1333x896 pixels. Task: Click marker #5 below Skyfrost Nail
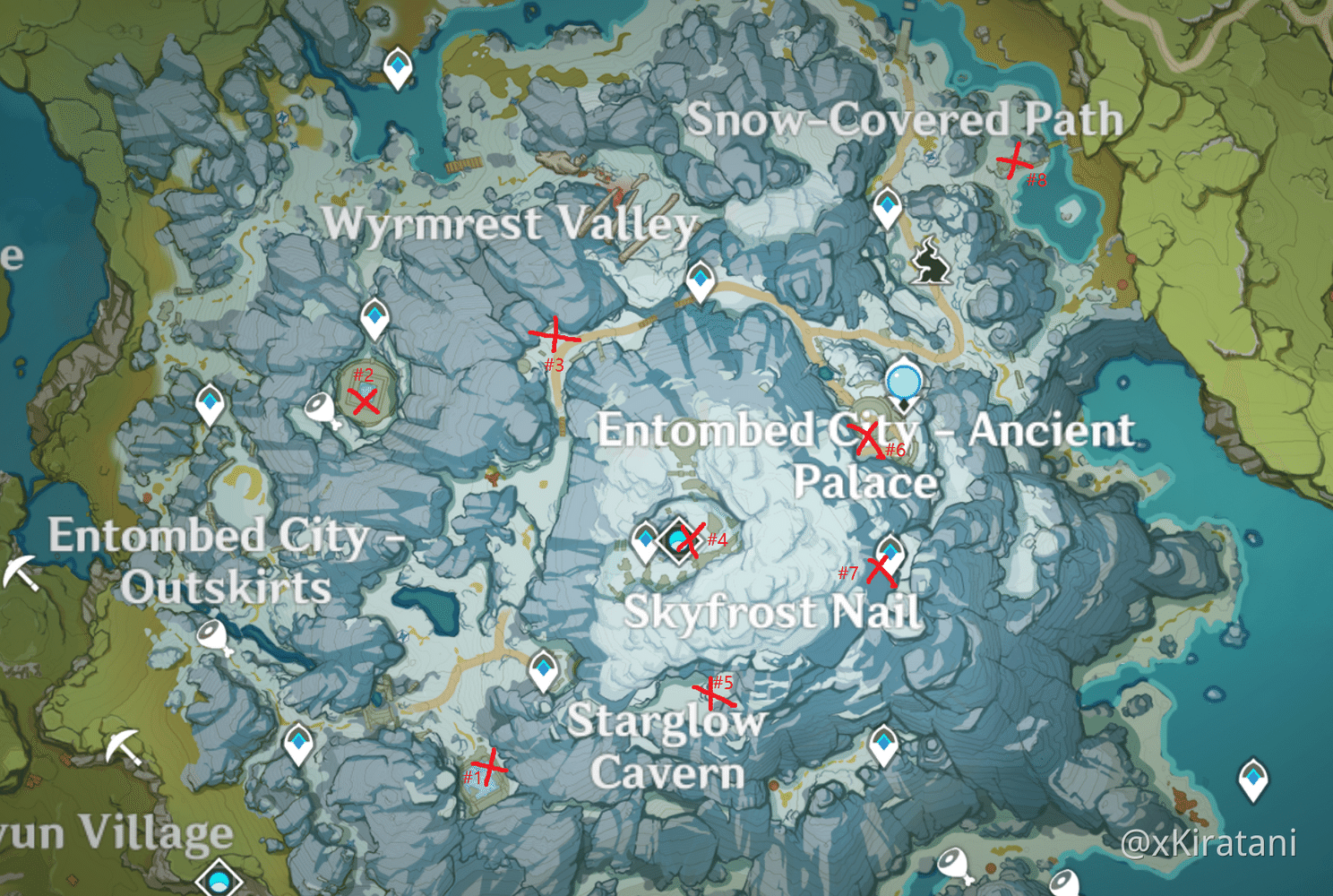coord(712,693)
